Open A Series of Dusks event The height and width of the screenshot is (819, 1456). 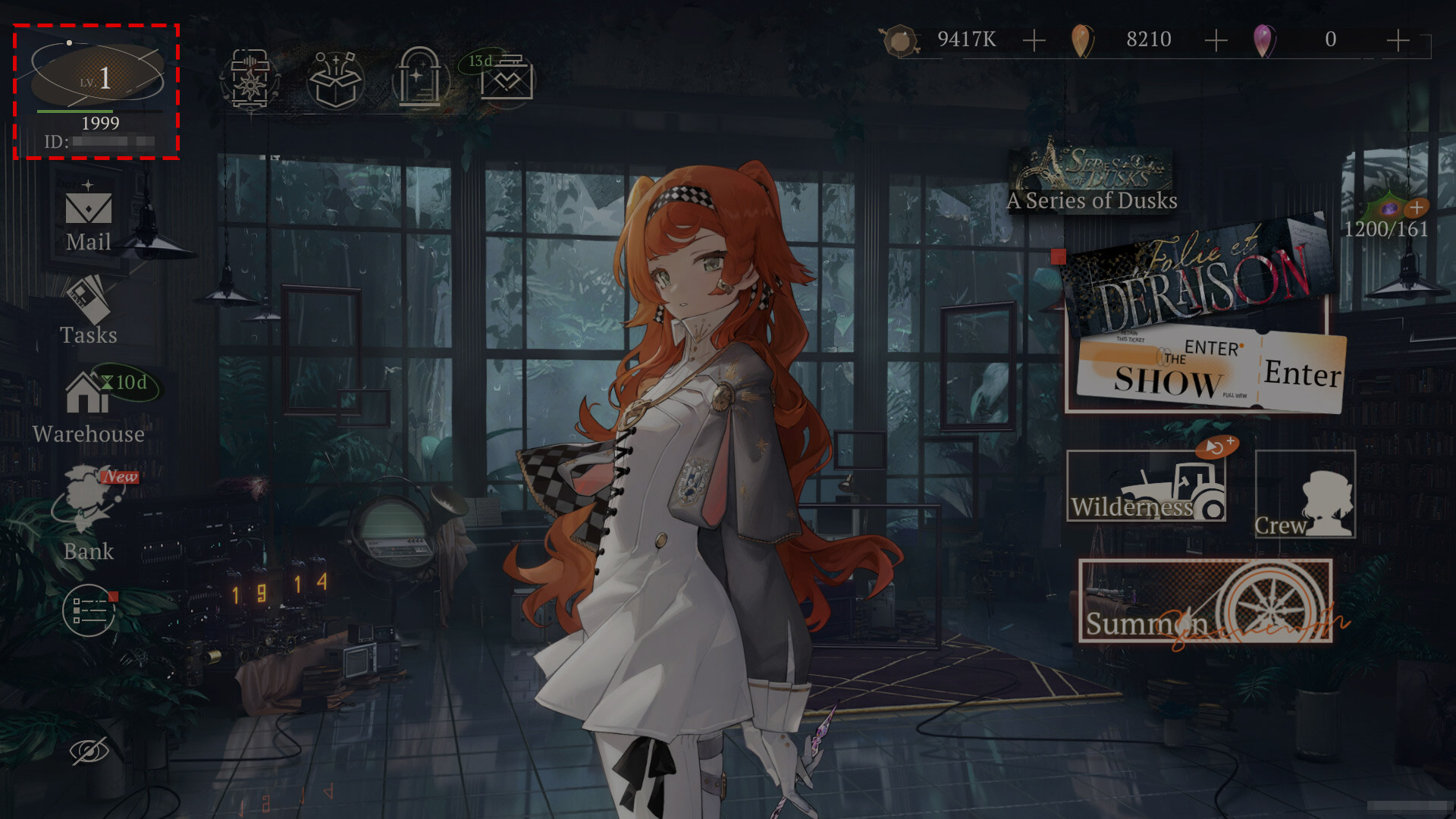coord(1092,178)
